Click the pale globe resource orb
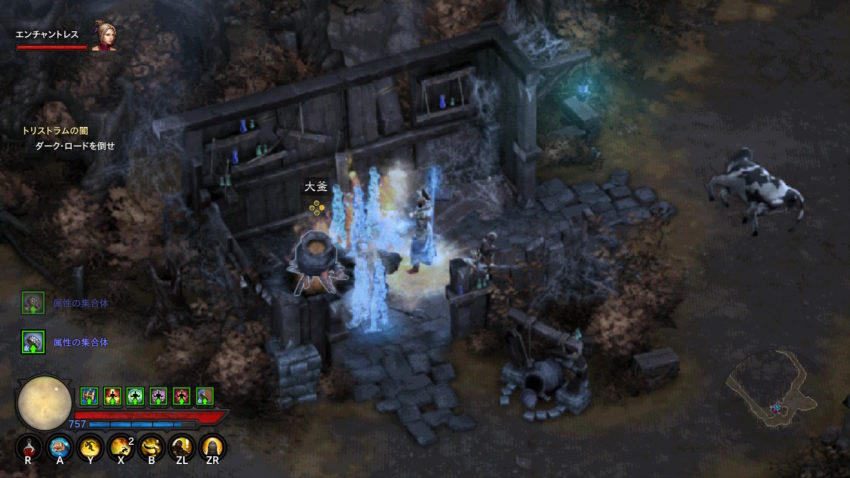 (44, 403)
